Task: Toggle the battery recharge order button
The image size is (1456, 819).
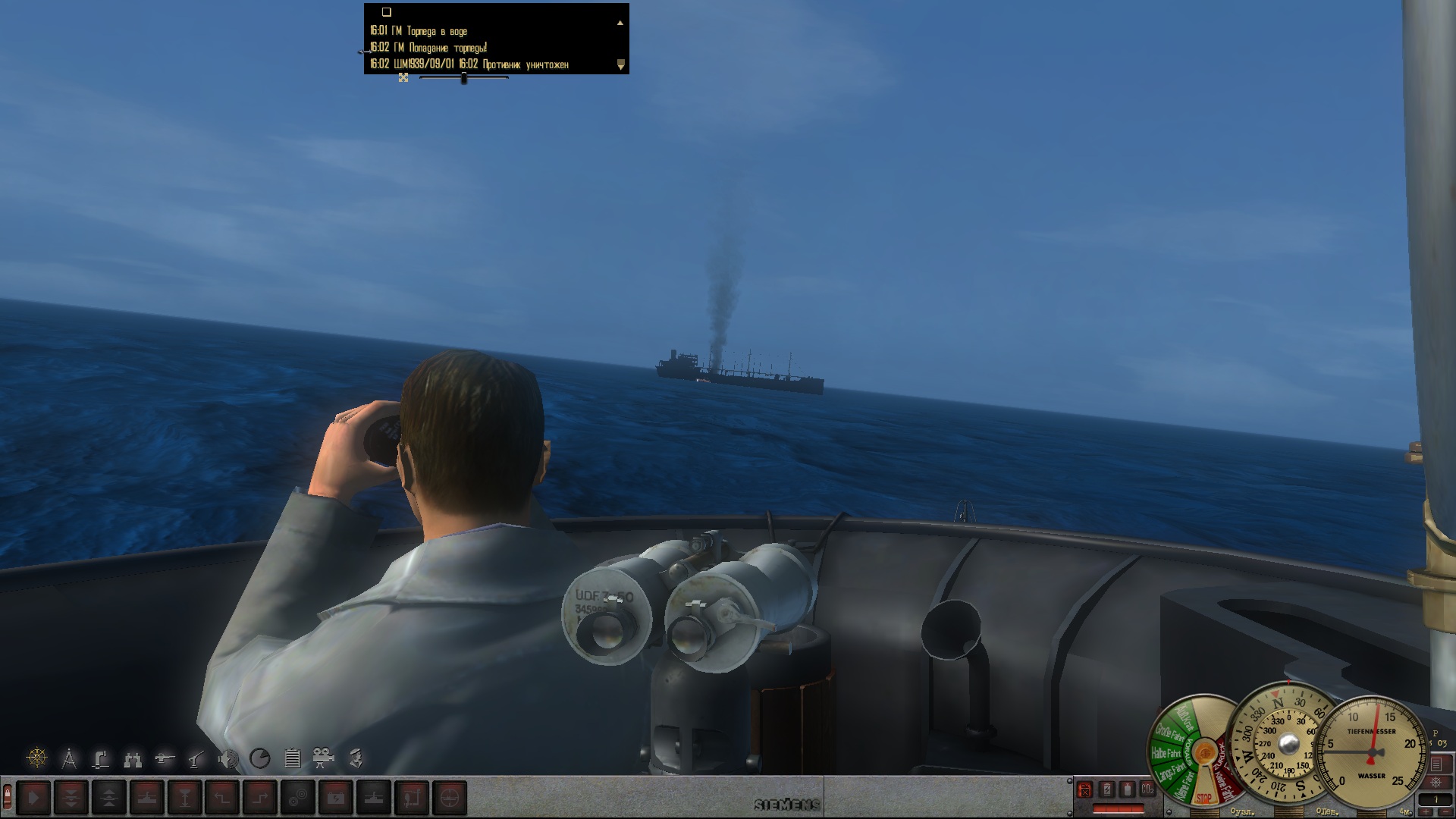Action: pyautogui.click(x=336, y=798)
